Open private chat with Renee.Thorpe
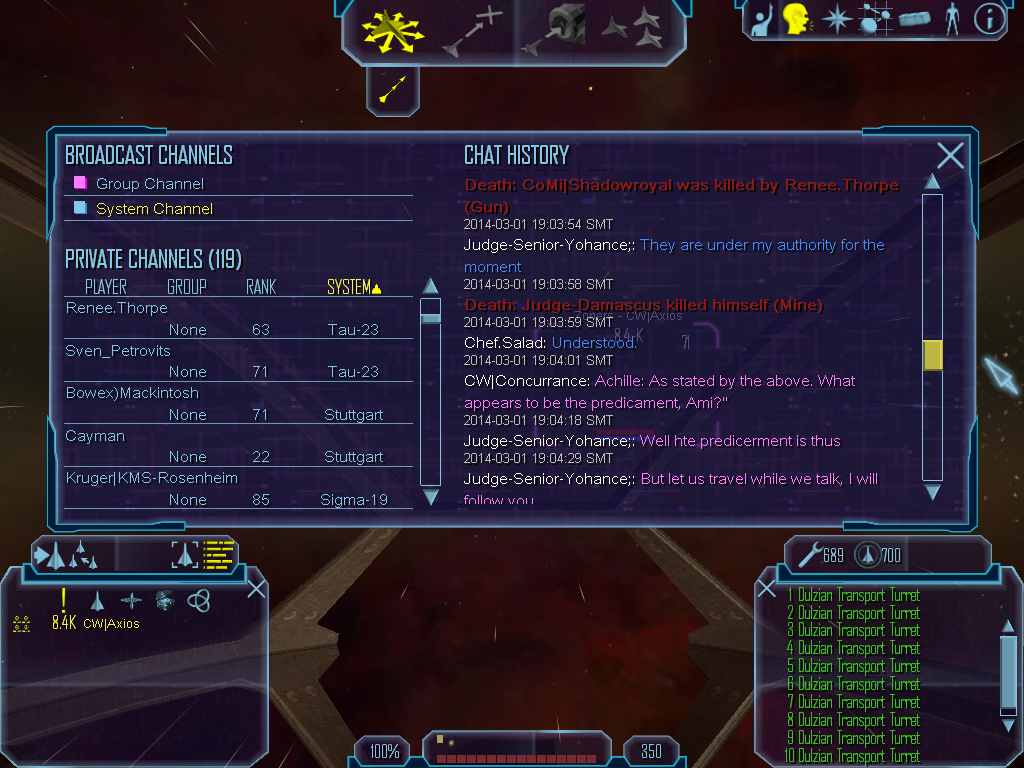The height and width of the screenshot is (768, 1024). (x=117, y=308)
